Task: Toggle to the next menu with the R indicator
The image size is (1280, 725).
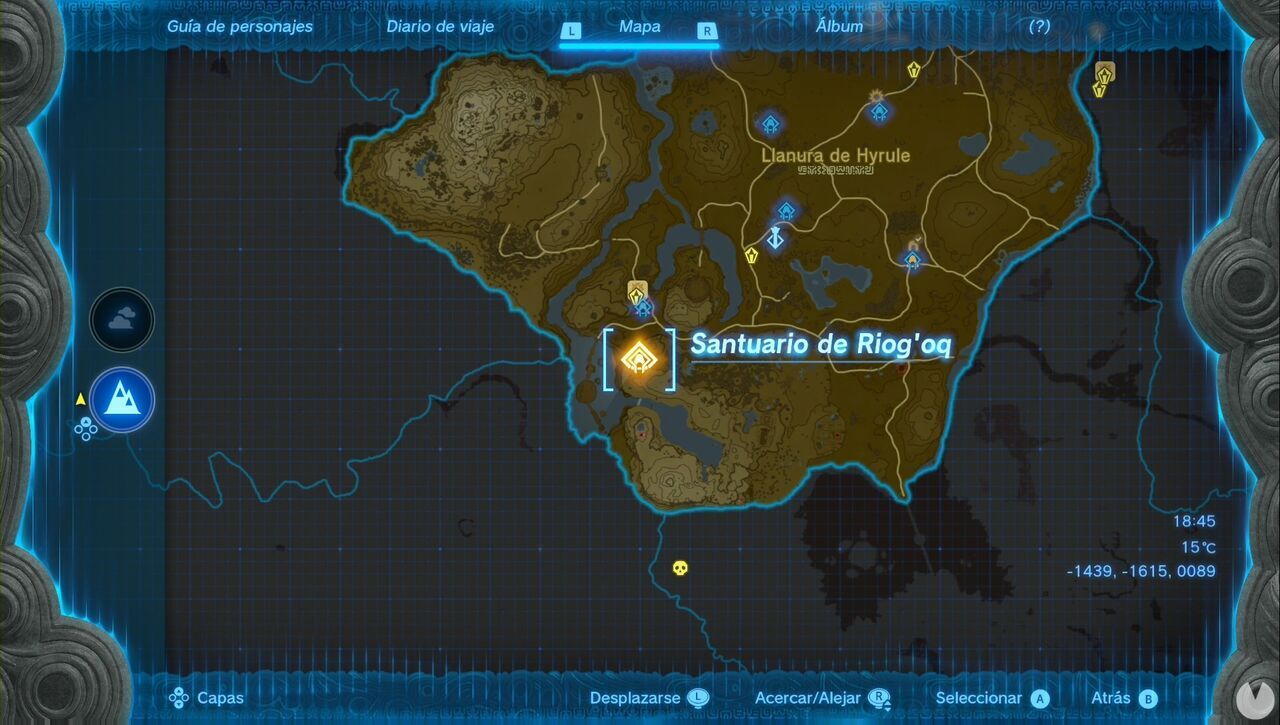Action: (x=707, y=31)
